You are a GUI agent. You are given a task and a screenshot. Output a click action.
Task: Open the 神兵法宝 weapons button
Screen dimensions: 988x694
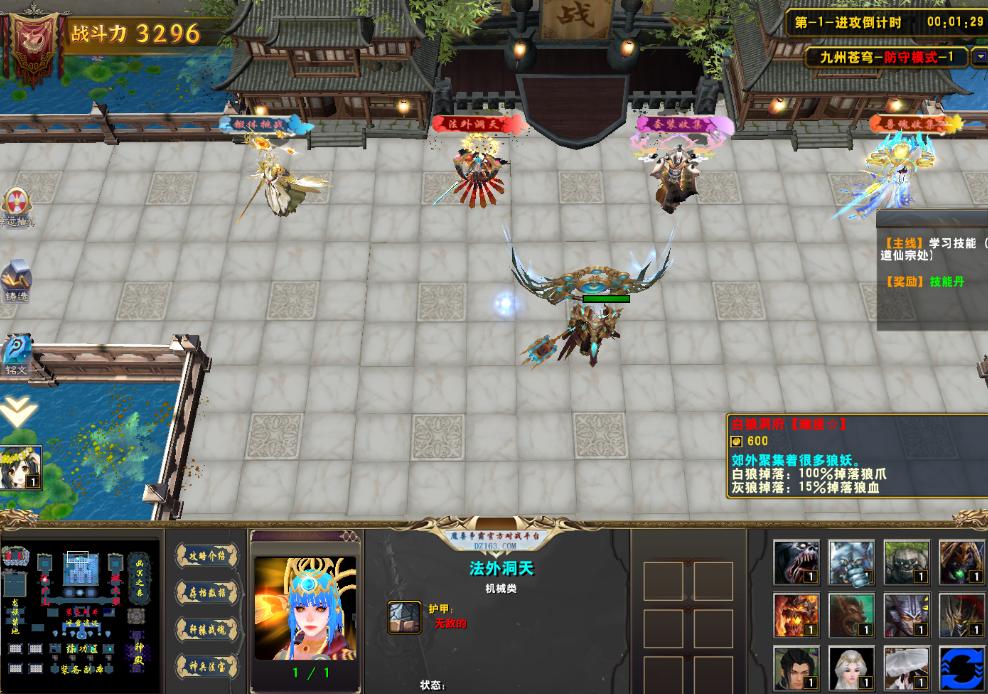point(207,663)
